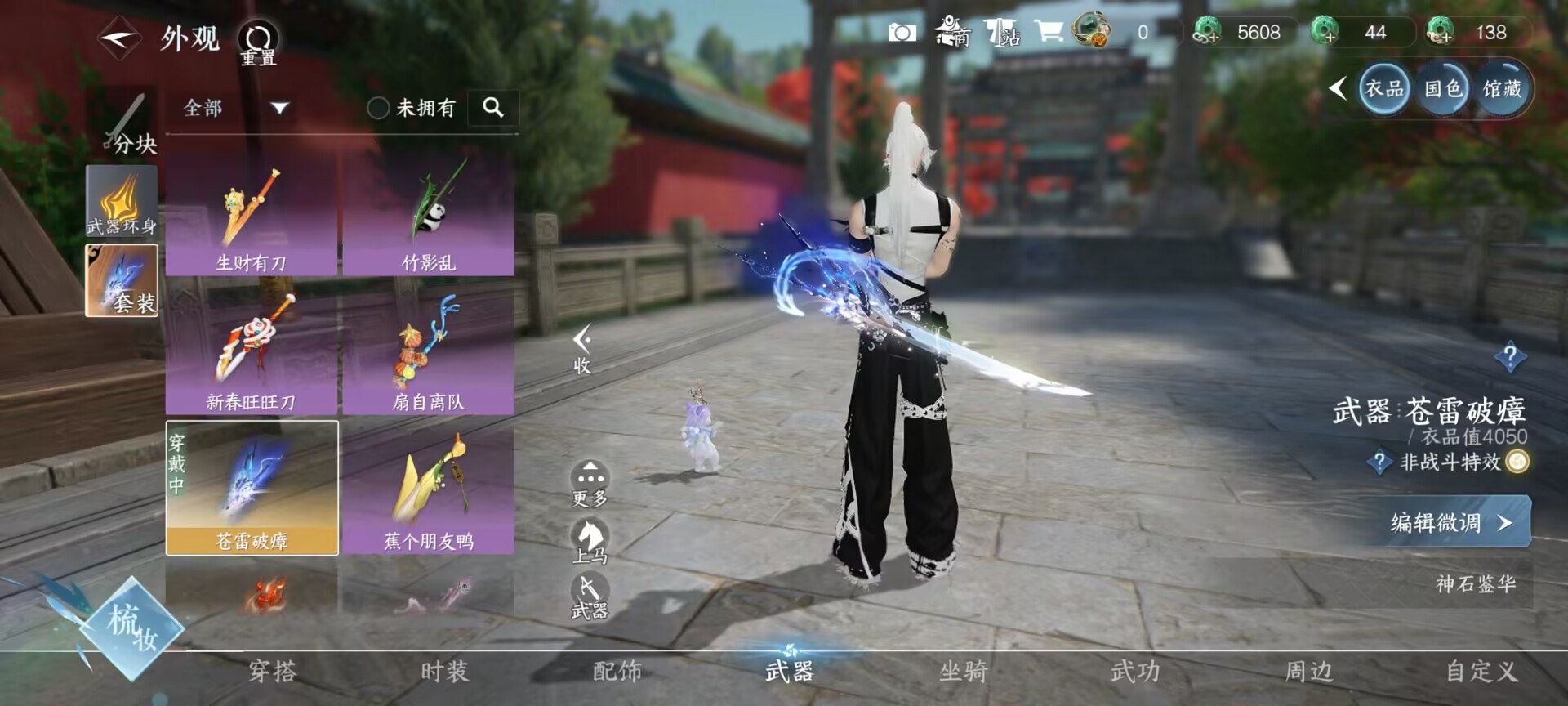Open 编辑微调 fine-tune editor

[1450, 522]
